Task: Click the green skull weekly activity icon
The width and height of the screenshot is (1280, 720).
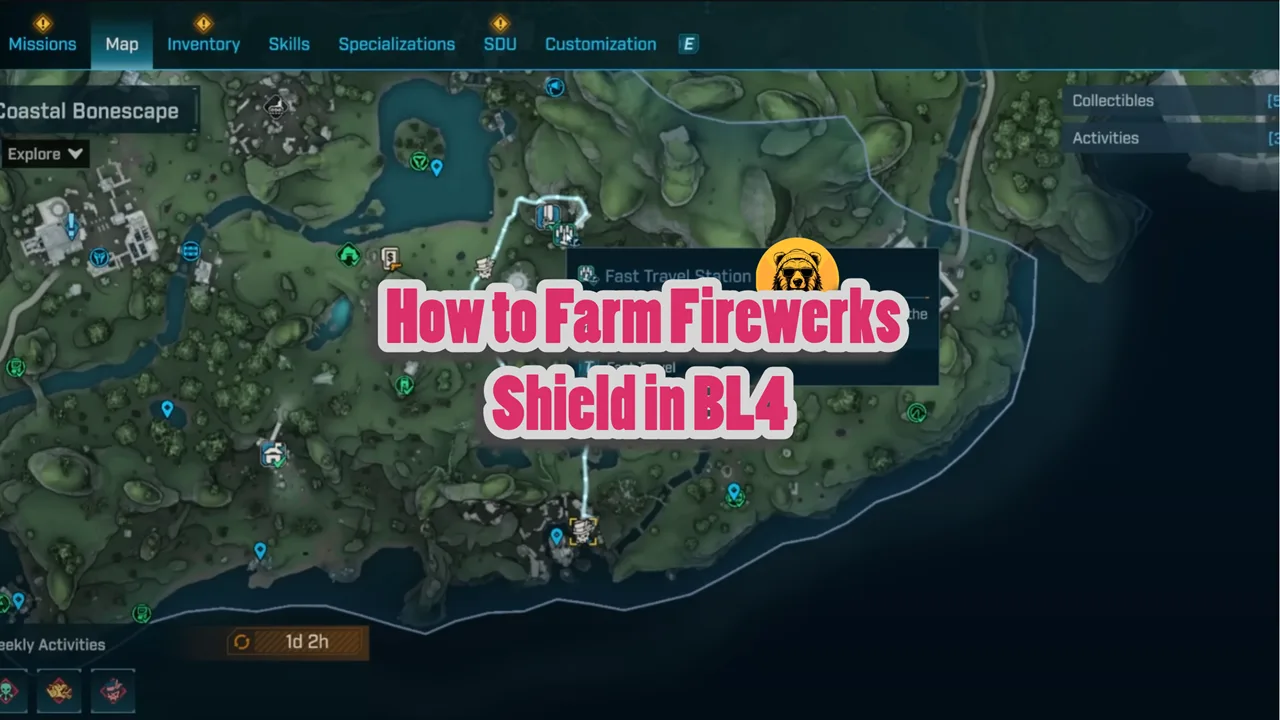Action: 10,690
